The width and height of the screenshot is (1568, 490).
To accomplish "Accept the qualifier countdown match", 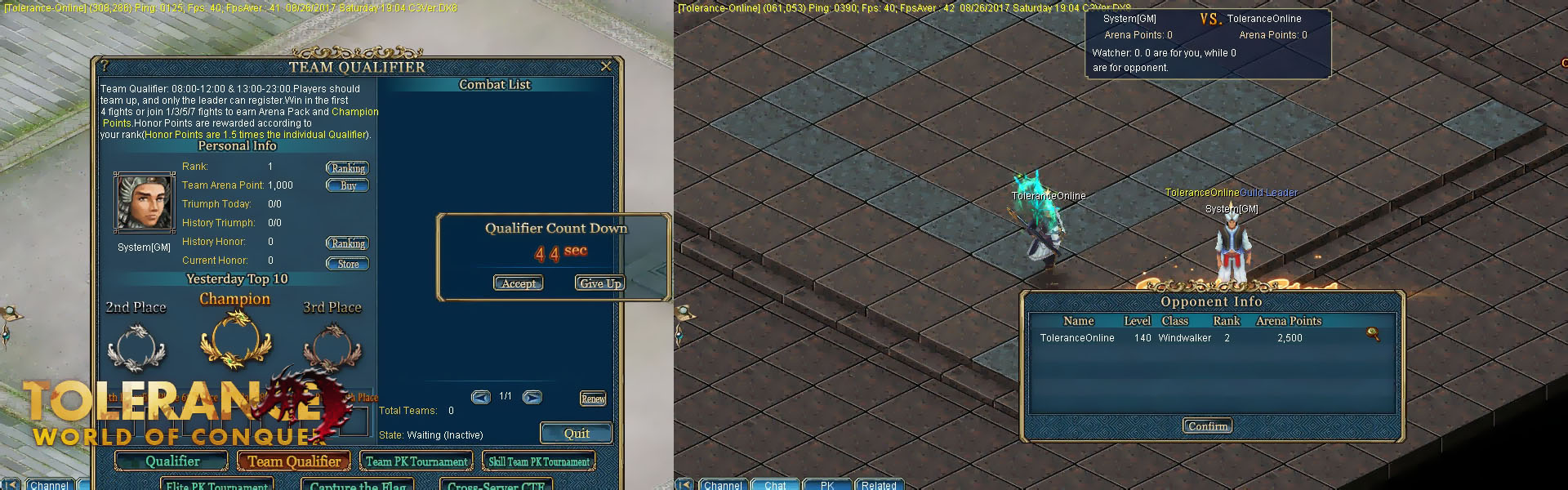I will tap(519, 283).
